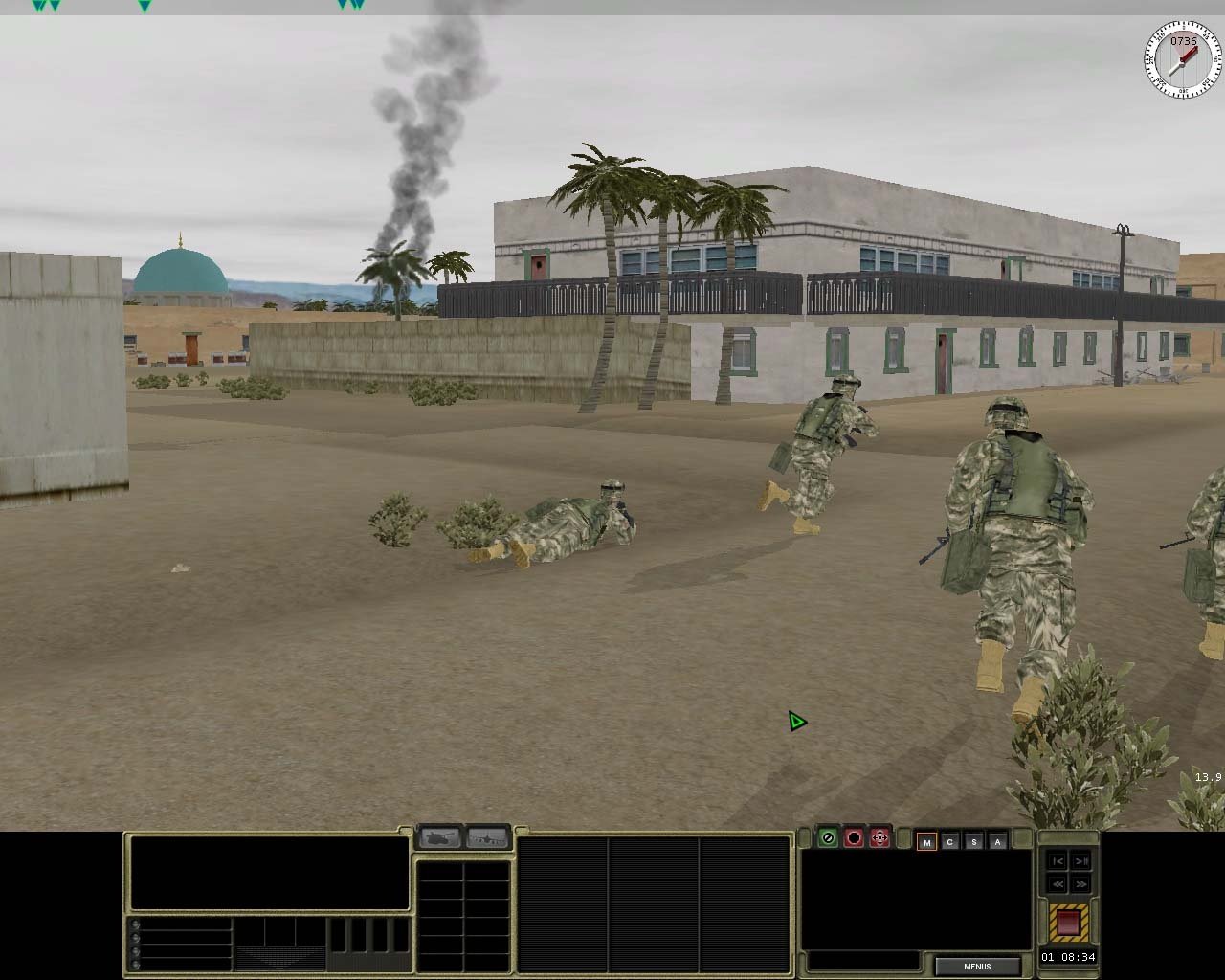Screen dimensions: 1225x980
Task: Click the fast-forward double-arrow icon
Action: [x=1080, y=884]
